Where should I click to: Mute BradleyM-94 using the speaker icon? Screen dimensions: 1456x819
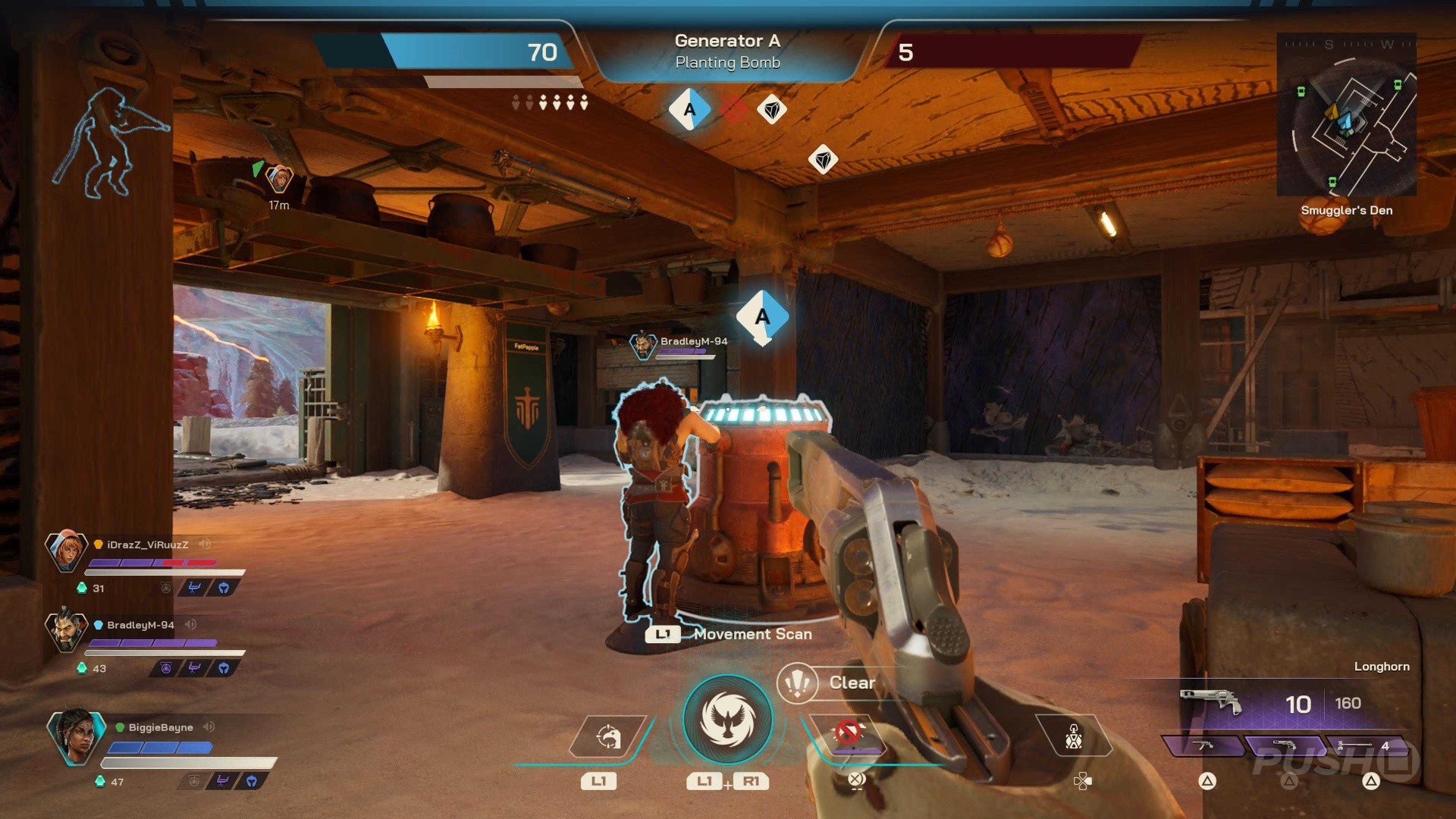(191, 625)
